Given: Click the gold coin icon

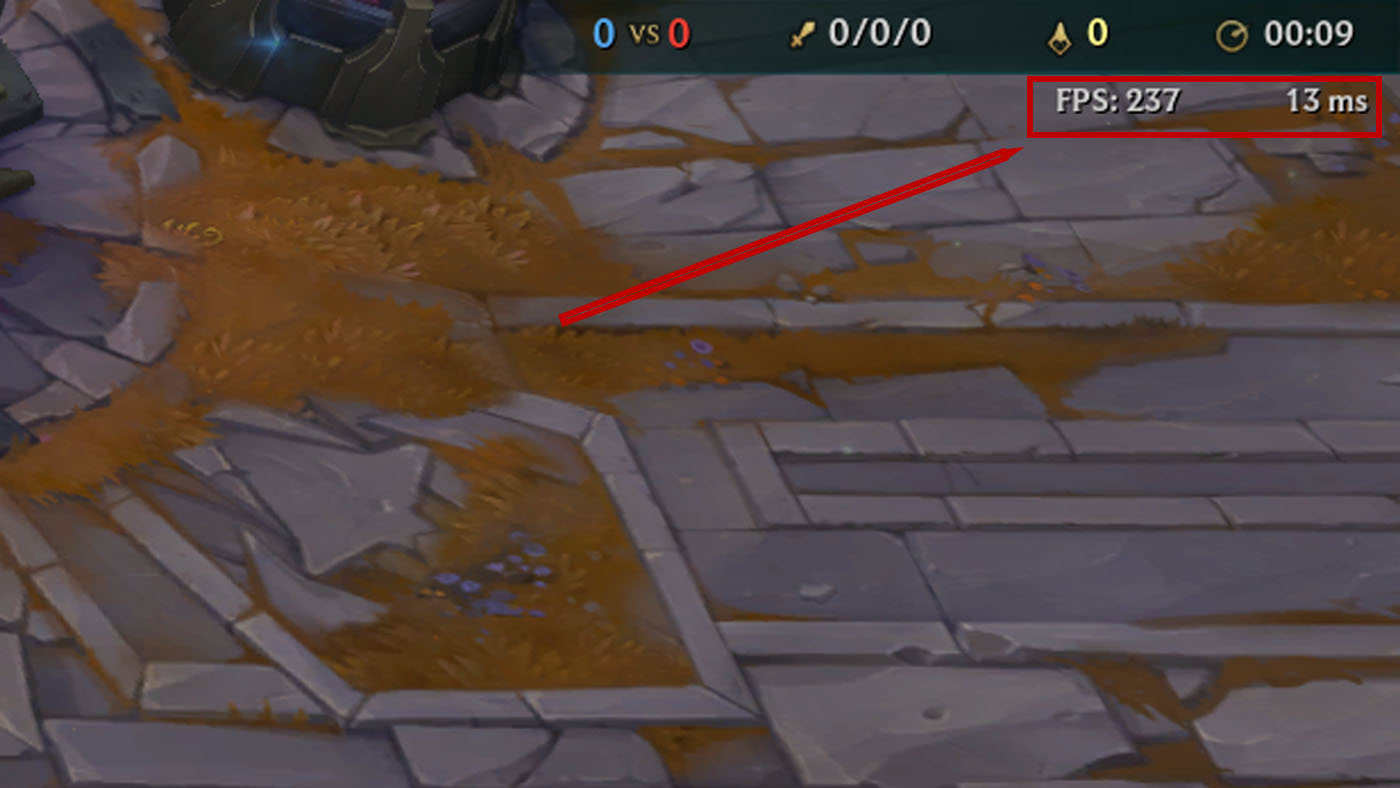Looking at the screenshot, I should click(x=1057, y=33).
